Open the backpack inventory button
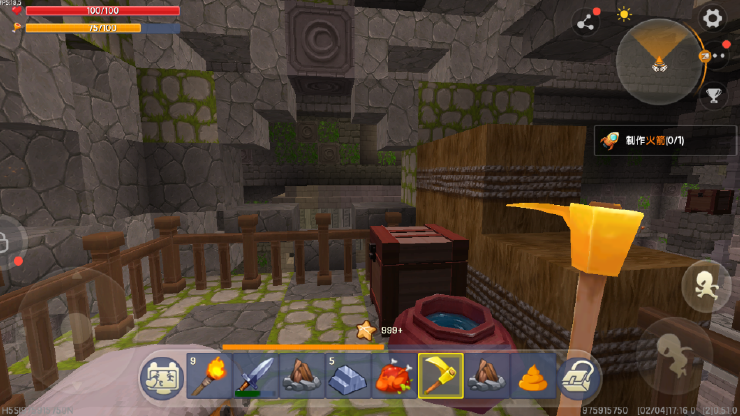Screen dimensions: 740x416 [x=578, y=377]
